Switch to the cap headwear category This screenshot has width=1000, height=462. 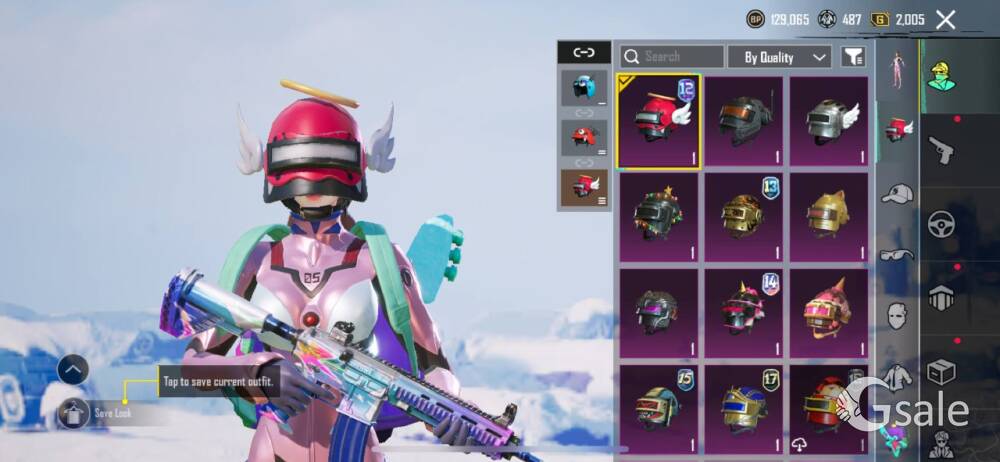point(897,193)
